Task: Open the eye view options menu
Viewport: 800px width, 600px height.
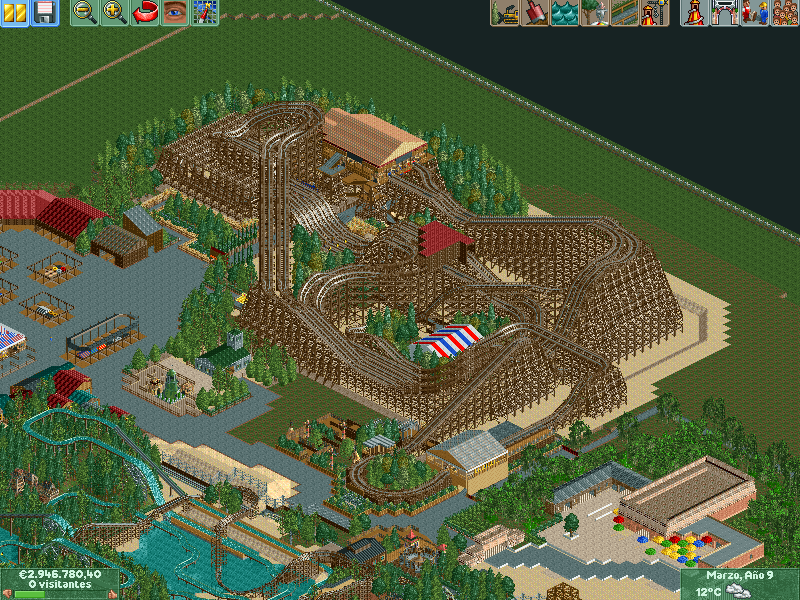Action: tap(175, 13)
